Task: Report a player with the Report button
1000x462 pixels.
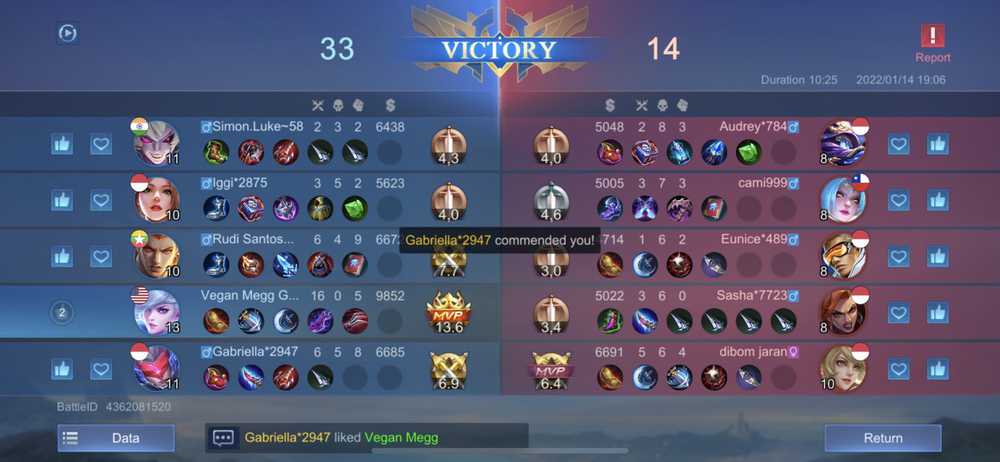Action: click(x=932, y=43)
